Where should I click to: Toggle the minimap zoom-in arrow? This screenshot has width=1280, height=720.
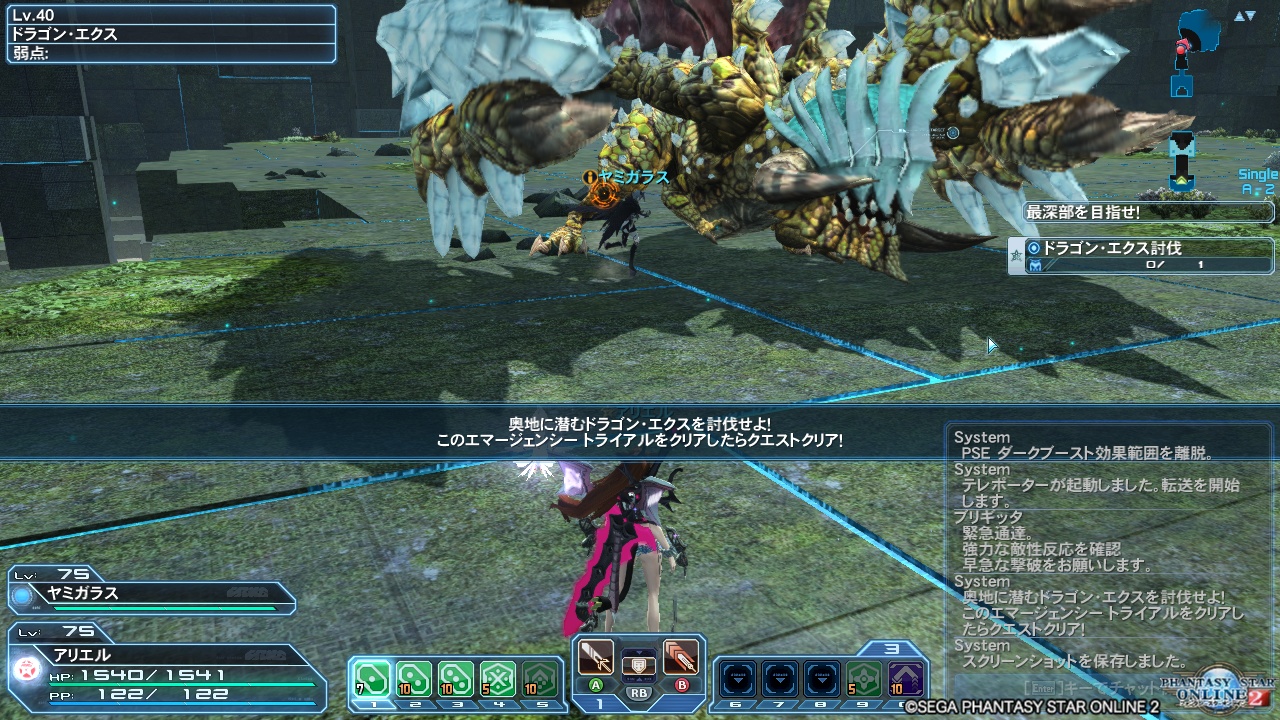pyautogui.click(x=1238, y=14)
